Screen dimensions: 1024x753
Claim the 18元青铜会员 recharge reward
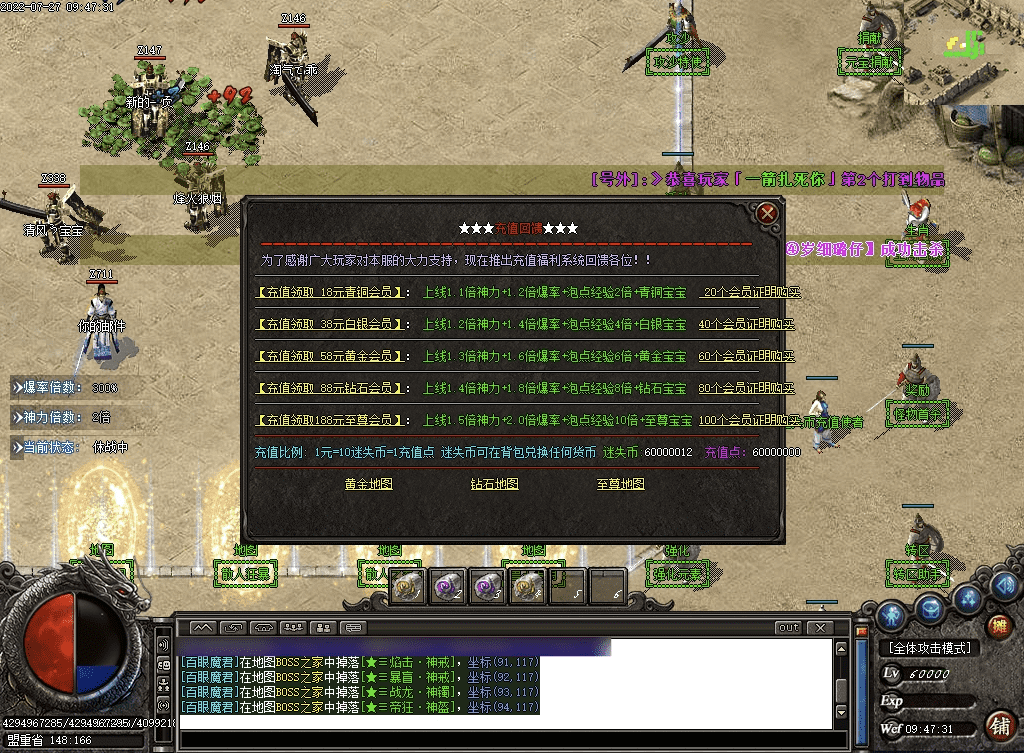[x=331, y=293]
